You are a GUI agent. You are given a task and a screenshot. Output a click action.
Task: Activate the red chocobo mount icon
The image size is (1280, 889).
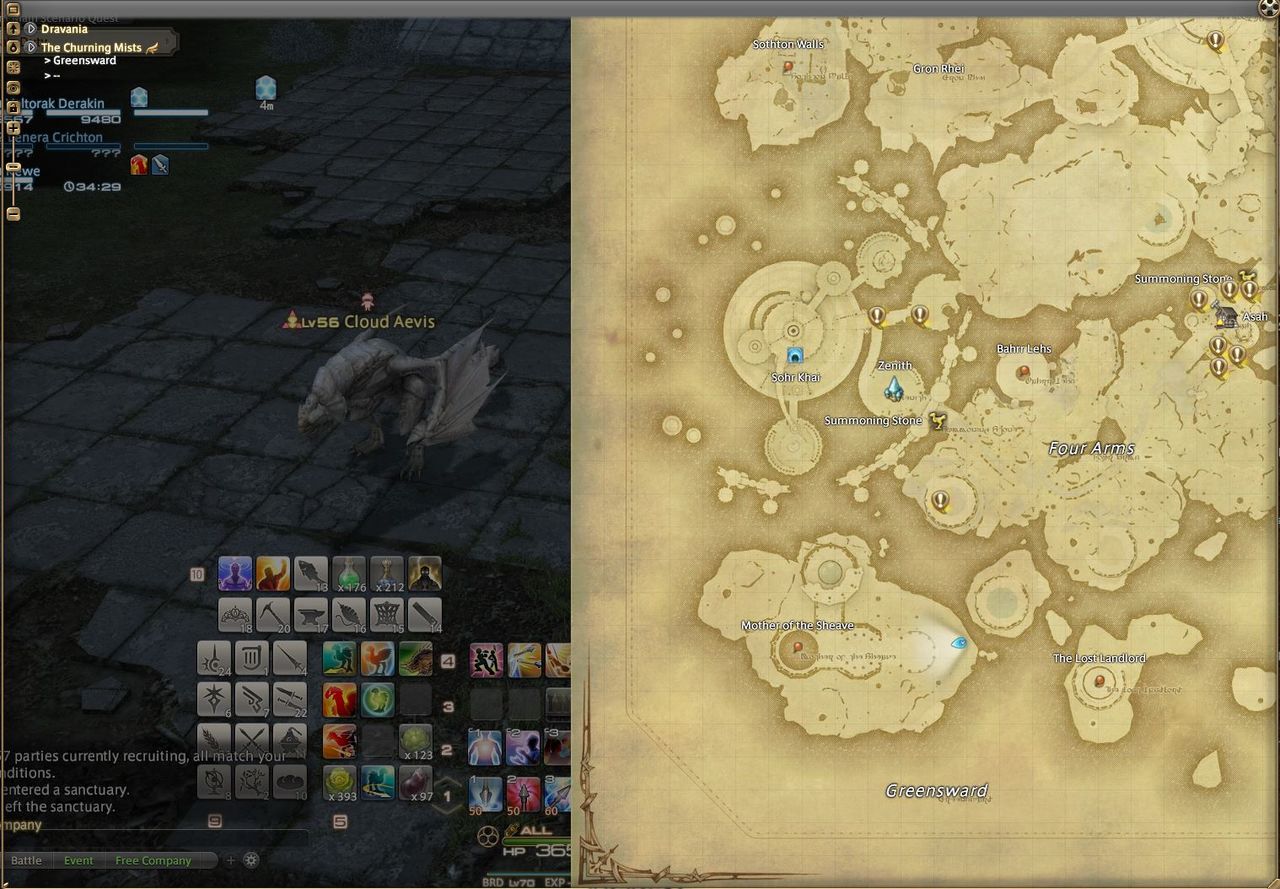[340, 700]
